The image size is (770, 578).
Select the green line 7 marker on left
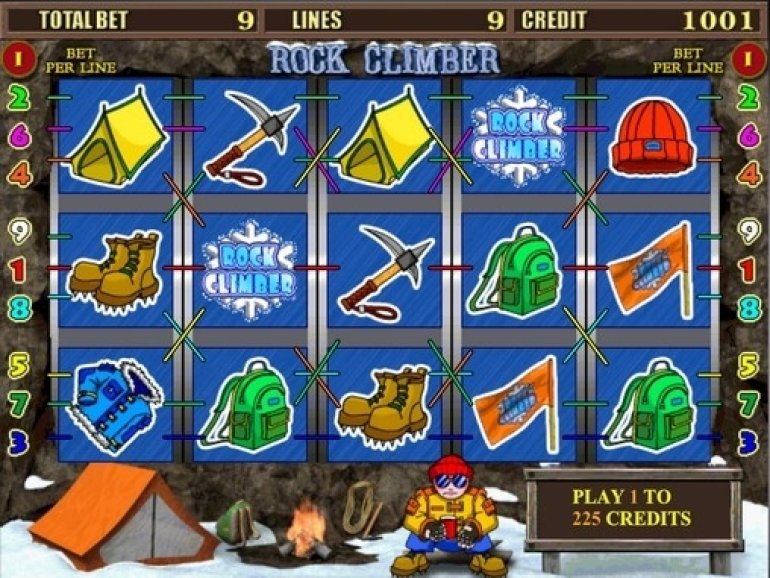coord(19,403)
